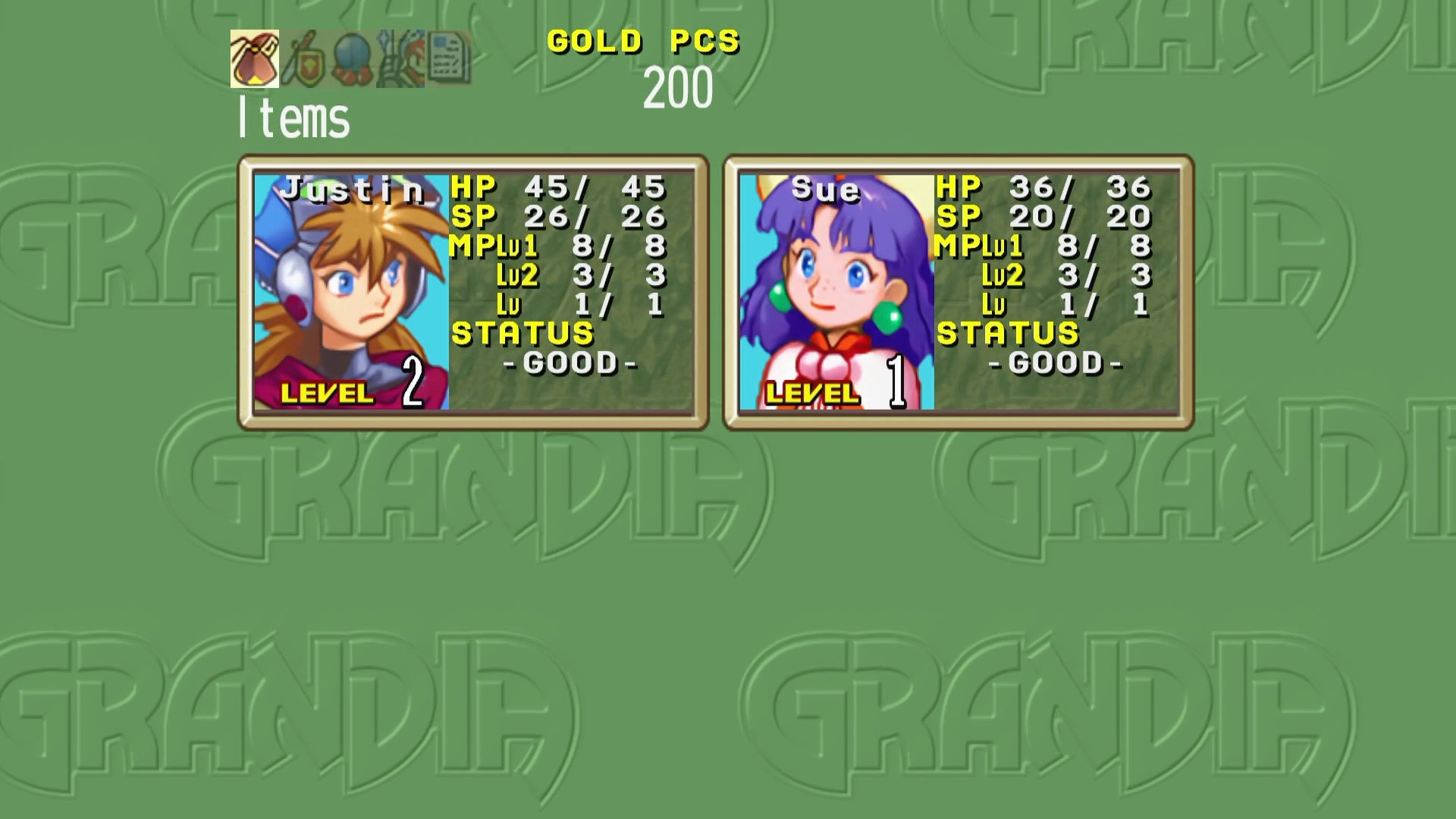1456x819 pixels.
Task: Click Sue's STATUS label
Action: [1009, 334]
